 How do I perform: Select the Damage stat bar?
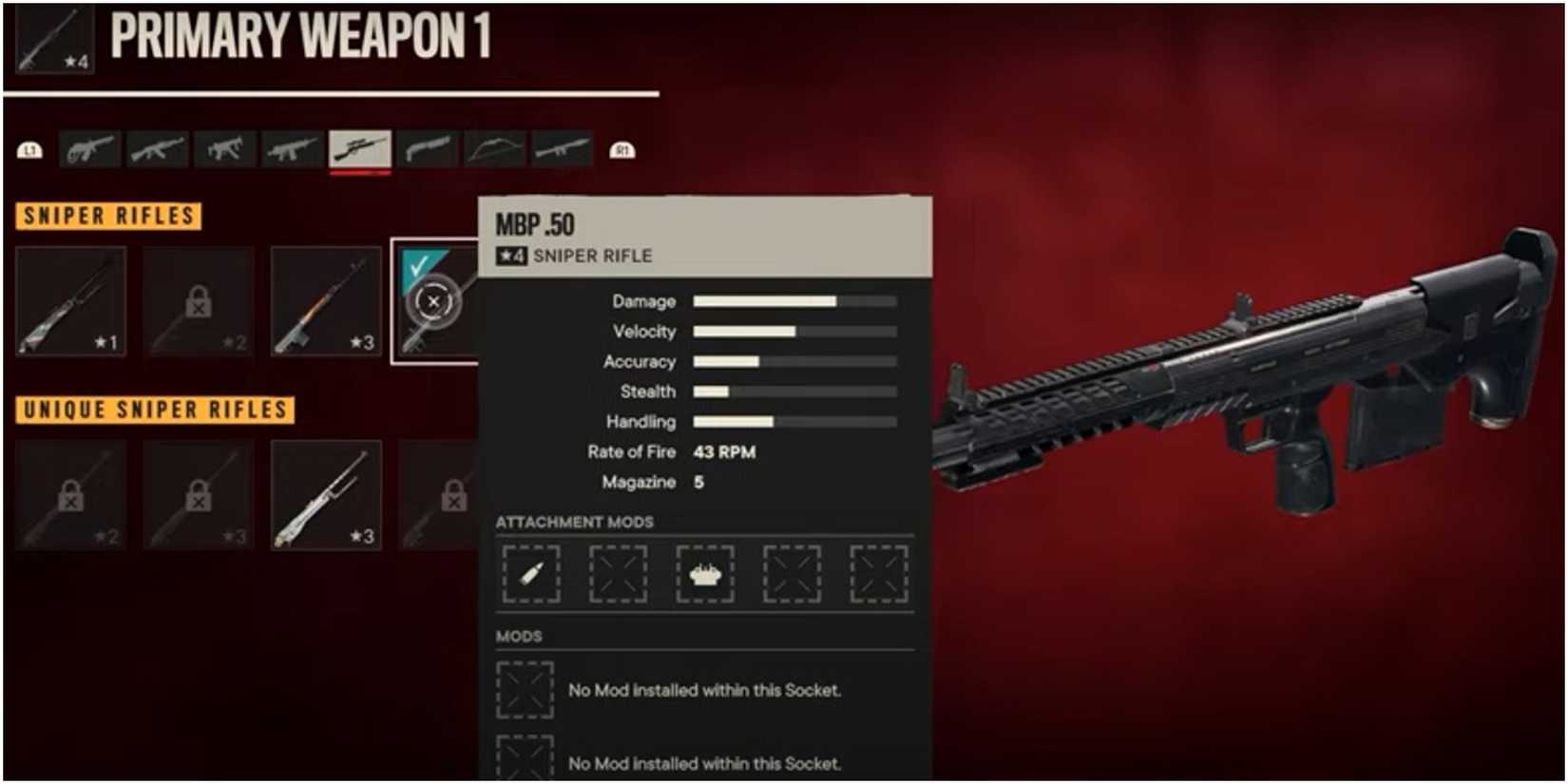(794, 301)
